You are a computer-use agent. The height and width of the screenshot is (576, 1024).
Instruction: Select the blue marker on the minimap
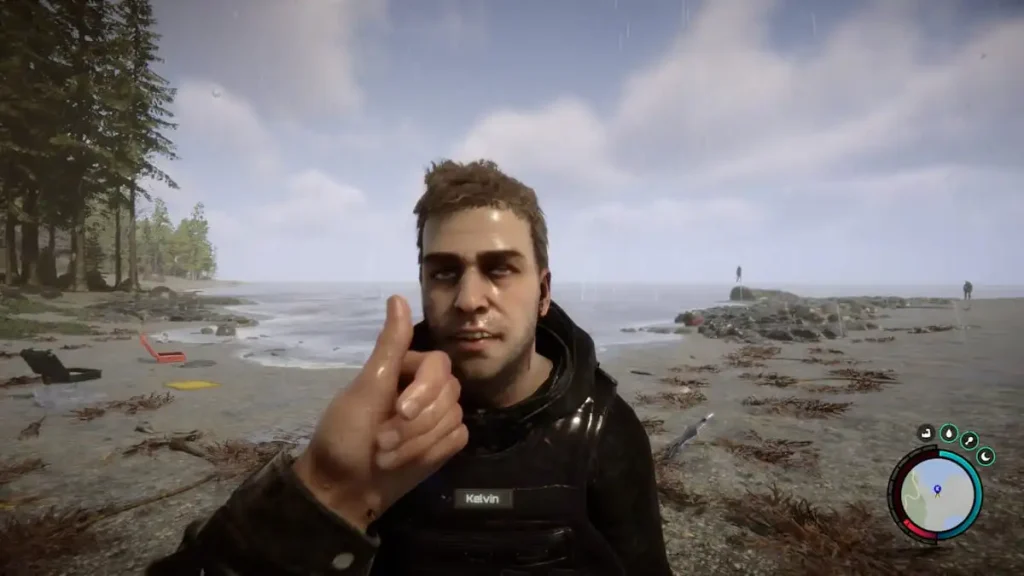(x=938, y=489)
